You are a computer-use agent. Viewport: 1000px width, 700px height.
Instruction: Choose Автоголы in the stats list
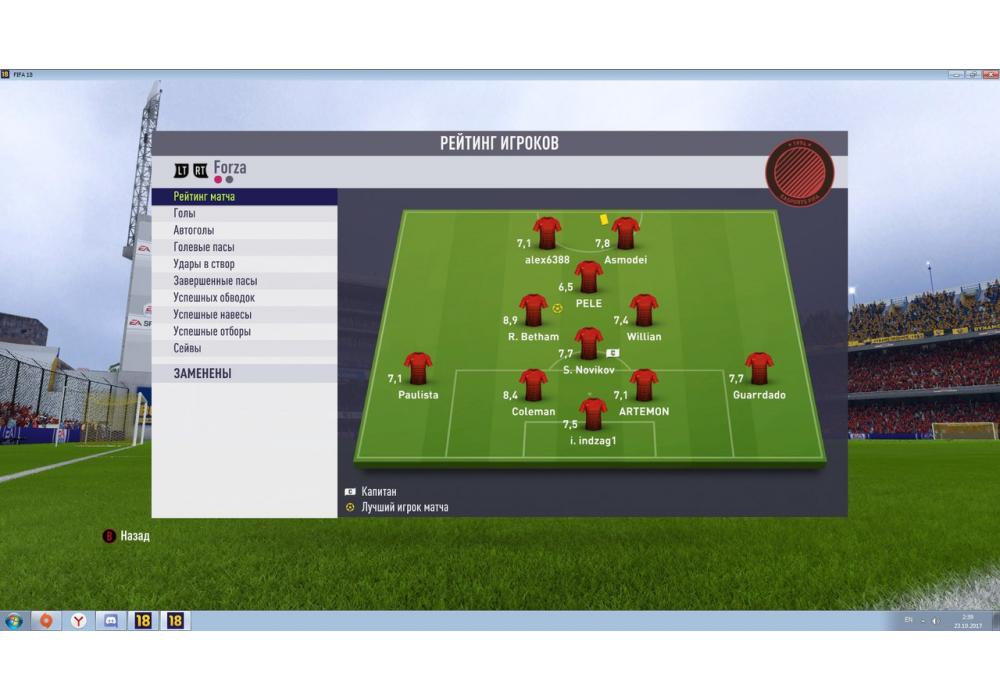(x=243, y=231)
